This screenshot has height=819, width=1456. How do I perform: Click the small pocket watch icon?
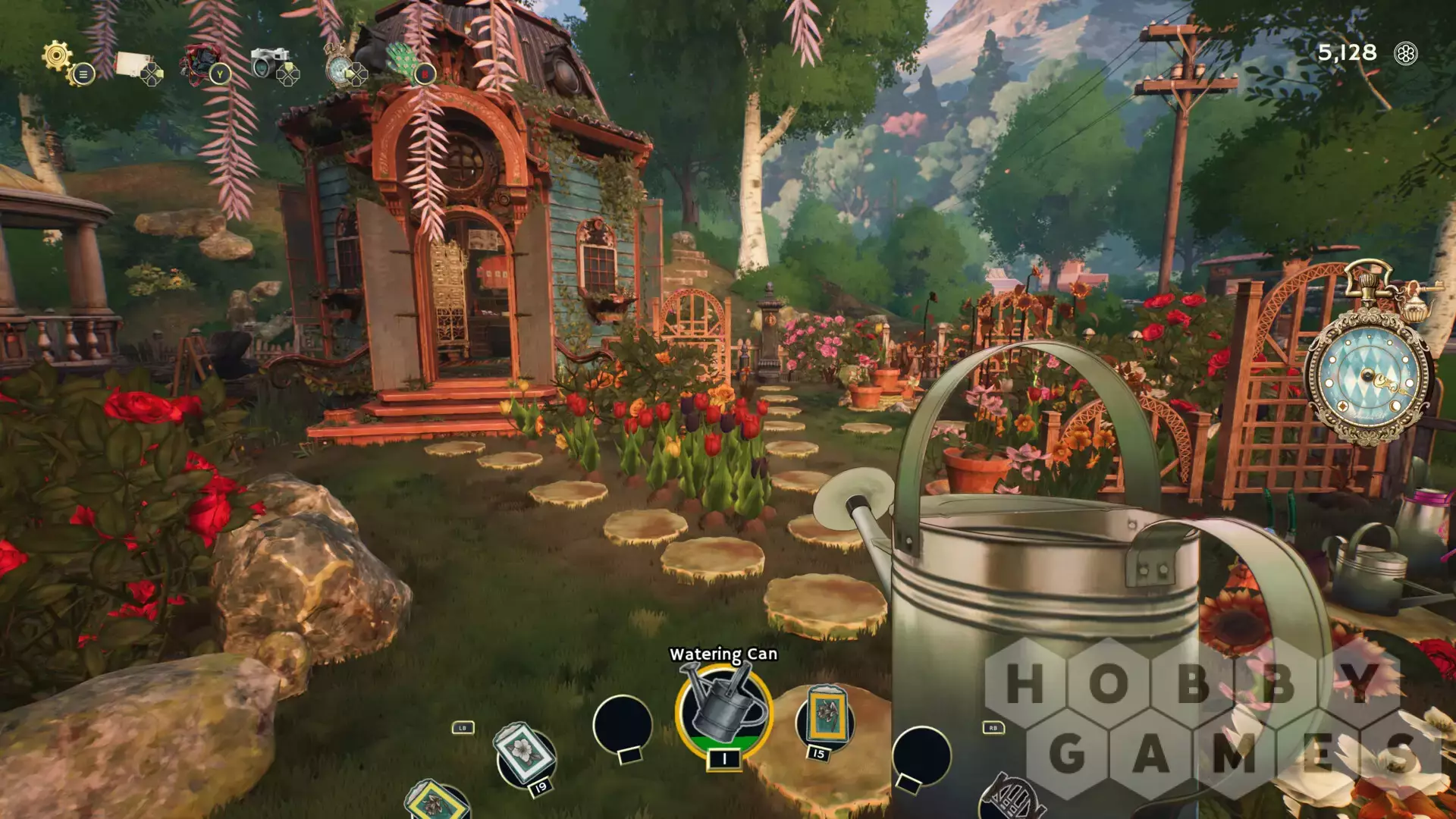tap(338, 67)
